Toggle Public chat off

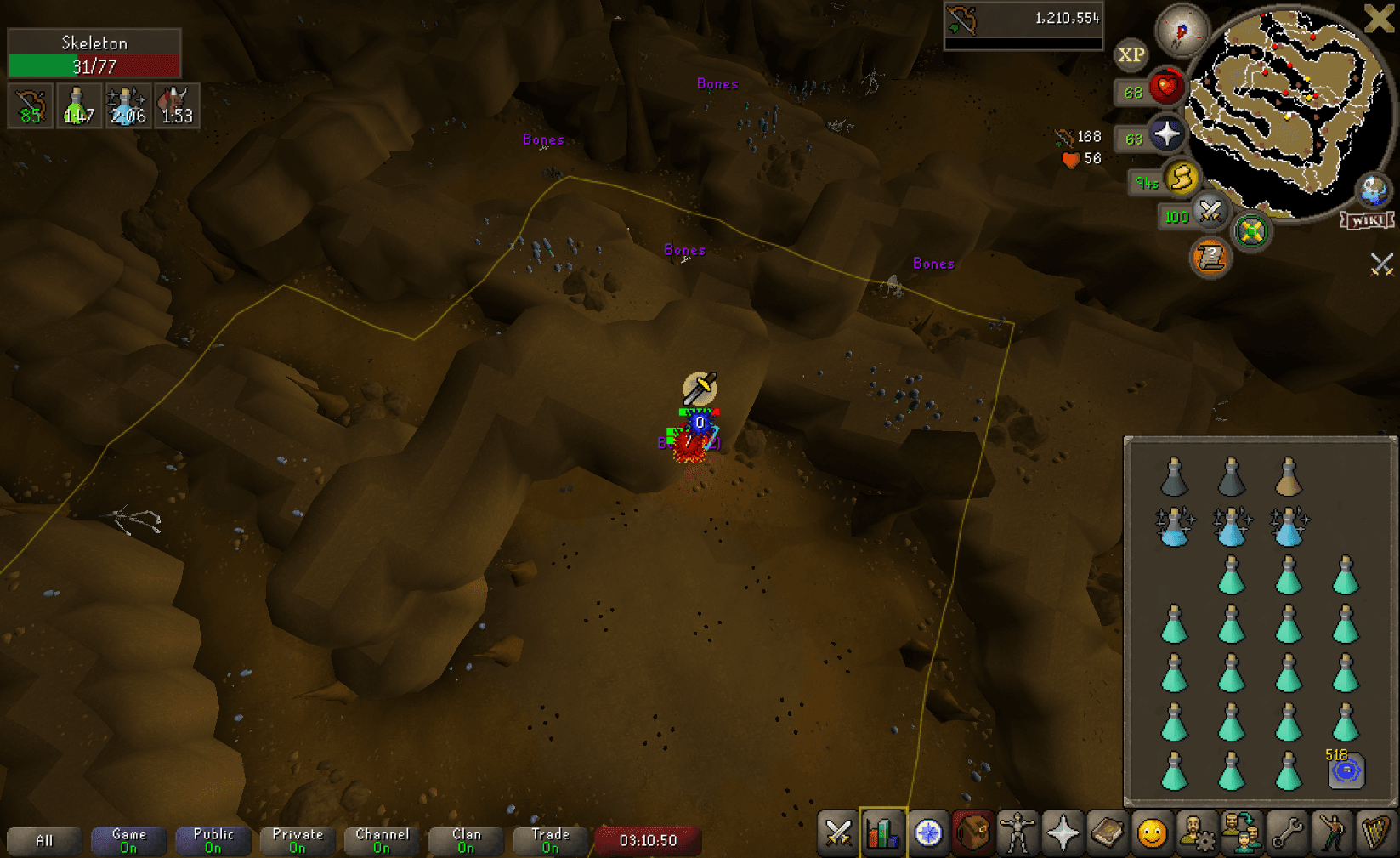pyautogui.click(x=213, y=839)
